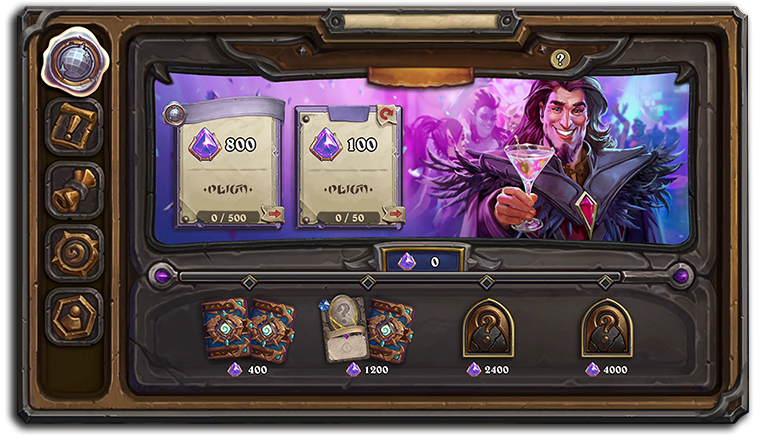760x435 pixels.
Task: Click the arrow on the 0/50 quest
Action: (x=393, y=214)
